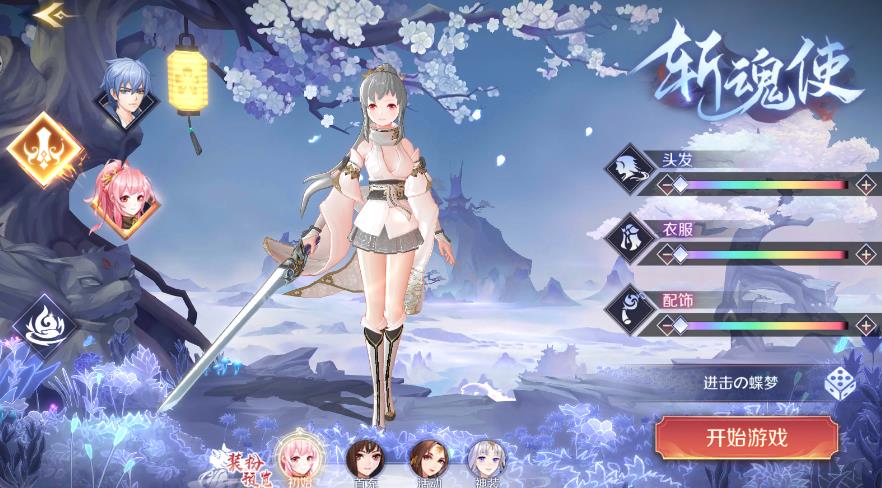Preview the 活动 event outfit
Image resolution: width=882 pixels, height=488 pixels.
tap(426, 459)
